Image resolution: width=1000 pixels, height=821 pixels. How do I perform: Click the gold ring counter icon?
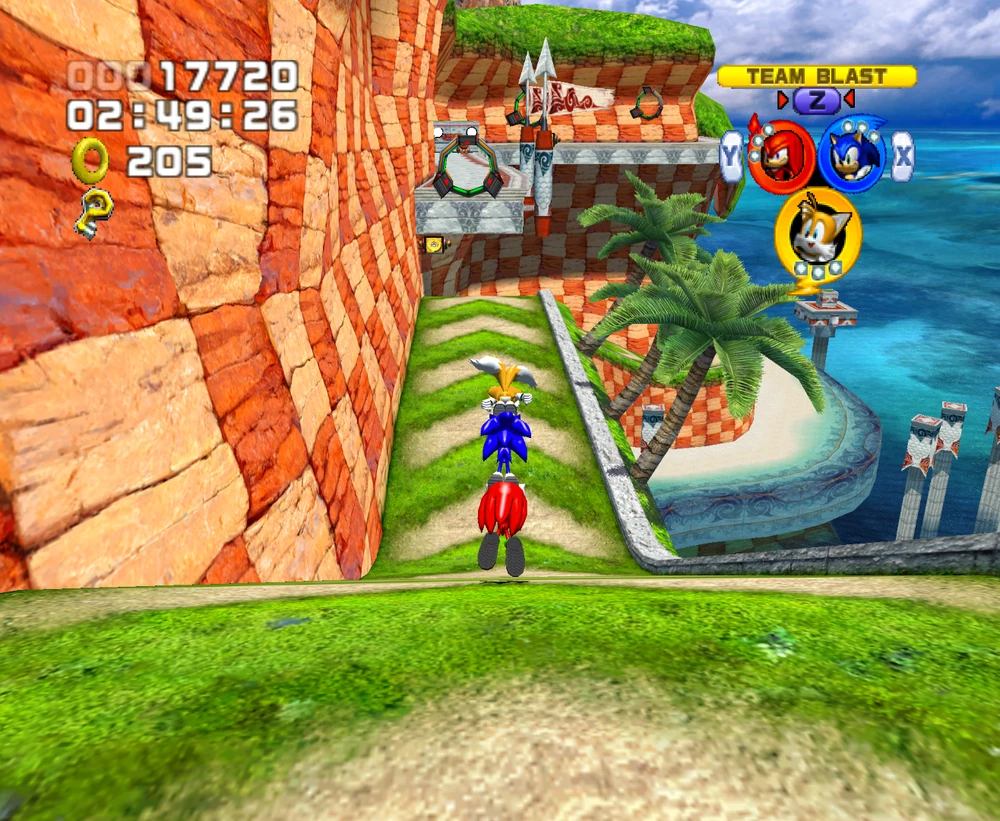click(90, 160)
